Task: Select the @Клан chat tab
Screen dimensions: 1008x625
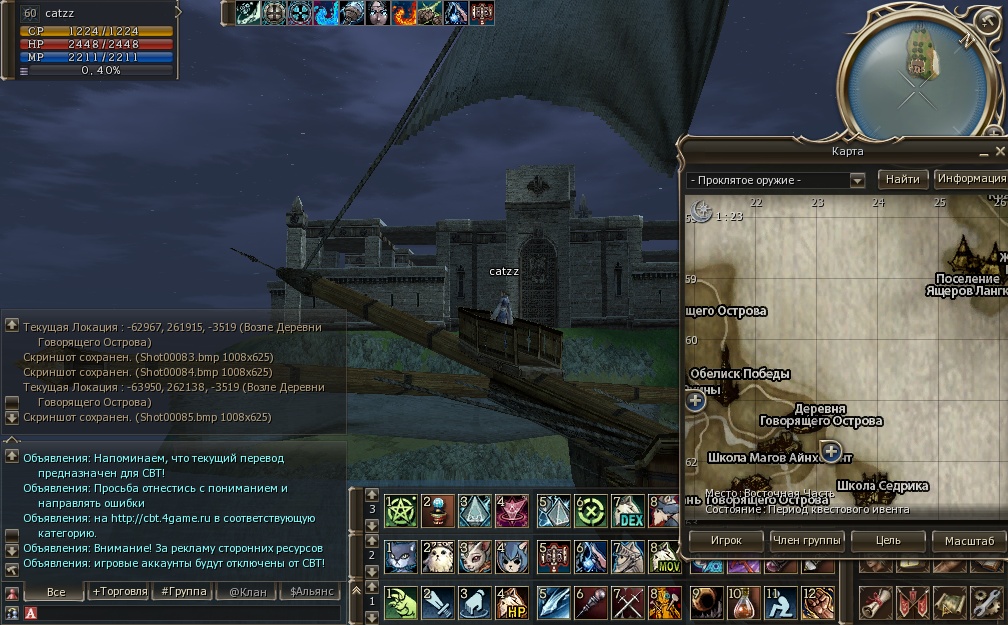Action: pos(248,592)
